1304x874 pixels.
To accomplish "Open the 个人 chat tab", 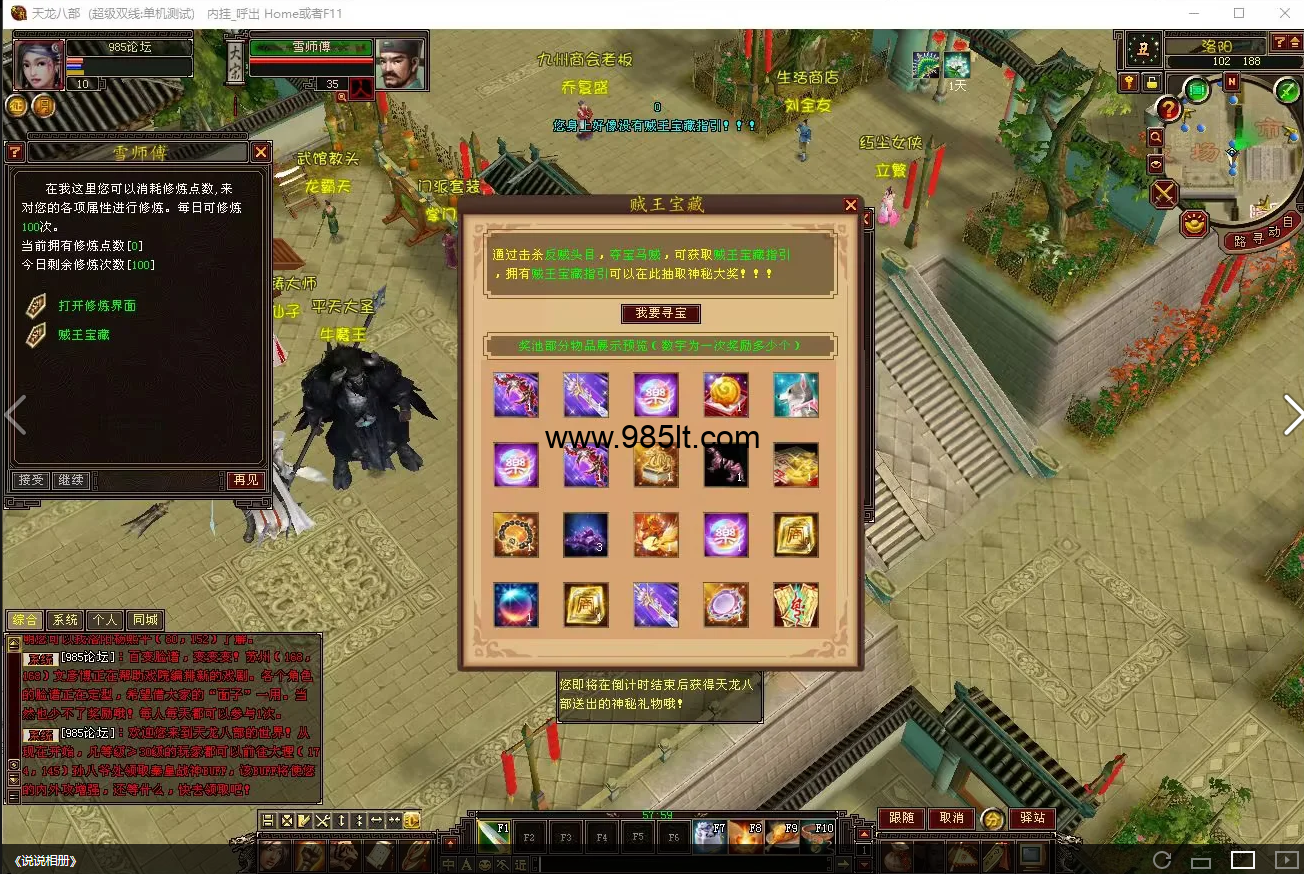I will coord(105,620).
